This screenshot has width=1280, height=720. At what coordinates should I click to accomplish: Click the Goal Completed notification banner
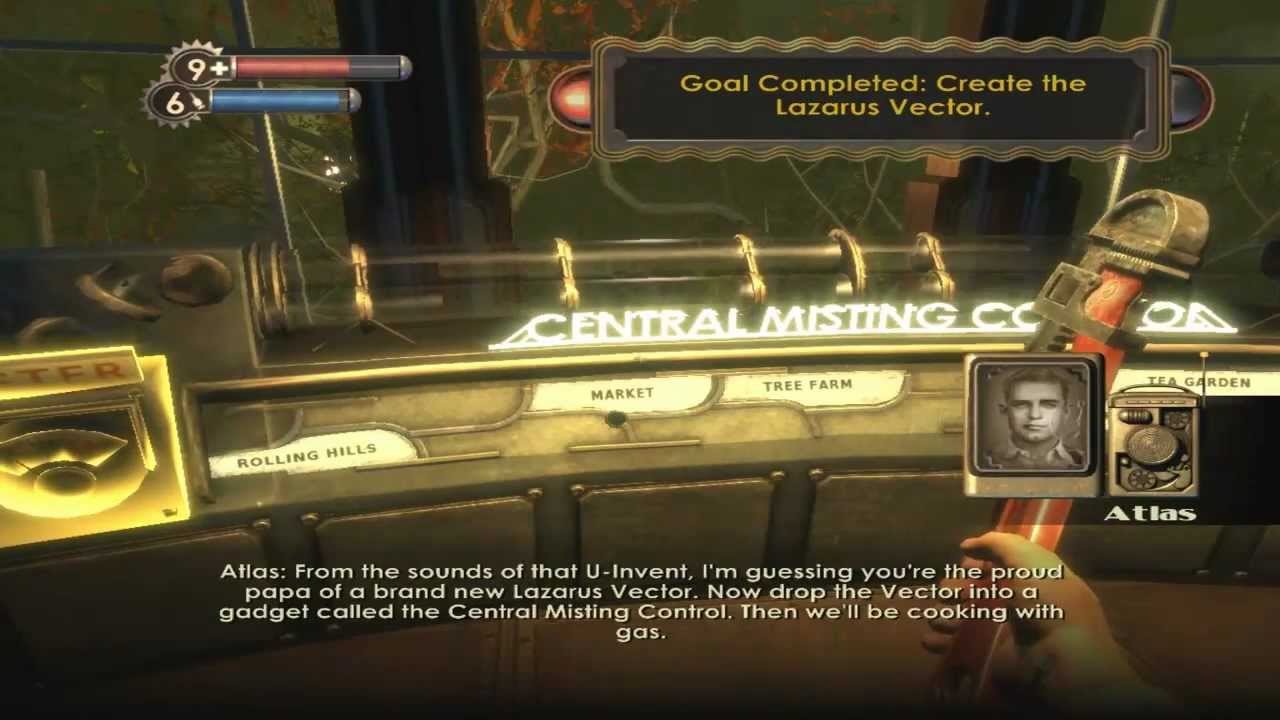coord(881,96)
